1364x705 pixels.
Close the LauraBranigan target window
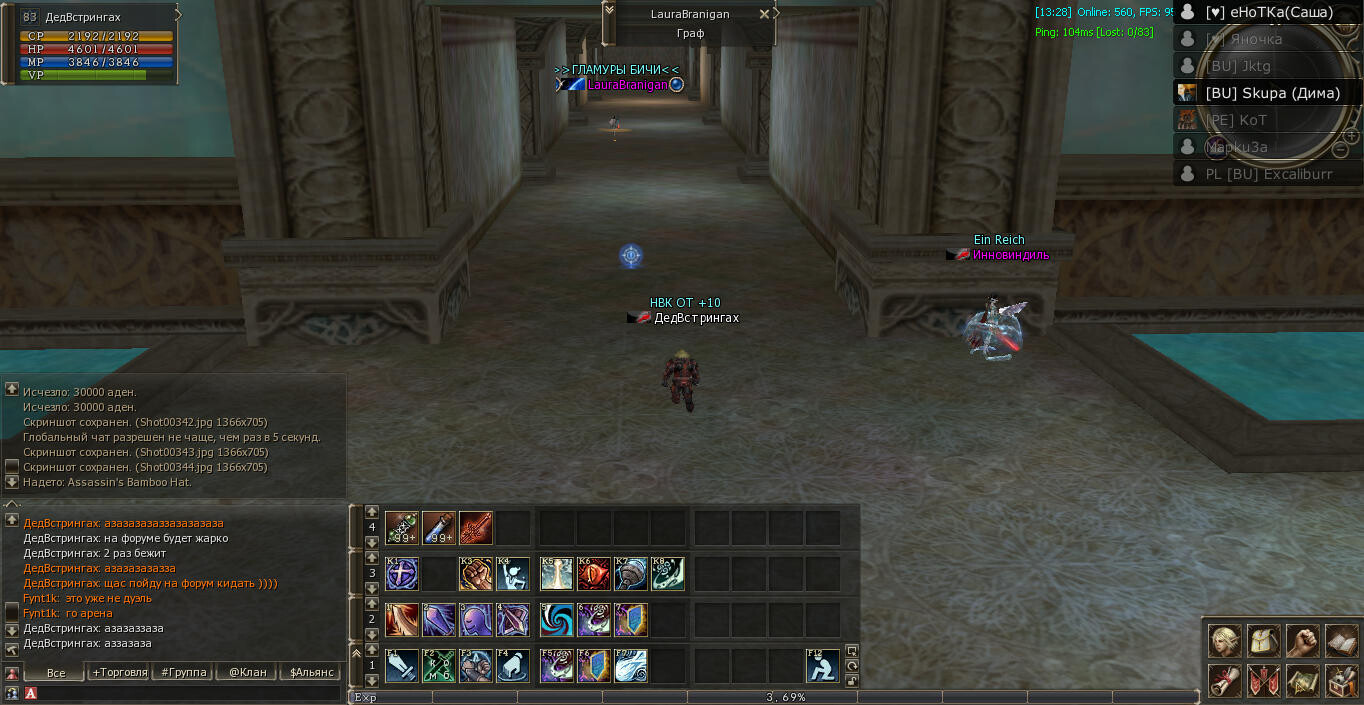pos(765,14)
